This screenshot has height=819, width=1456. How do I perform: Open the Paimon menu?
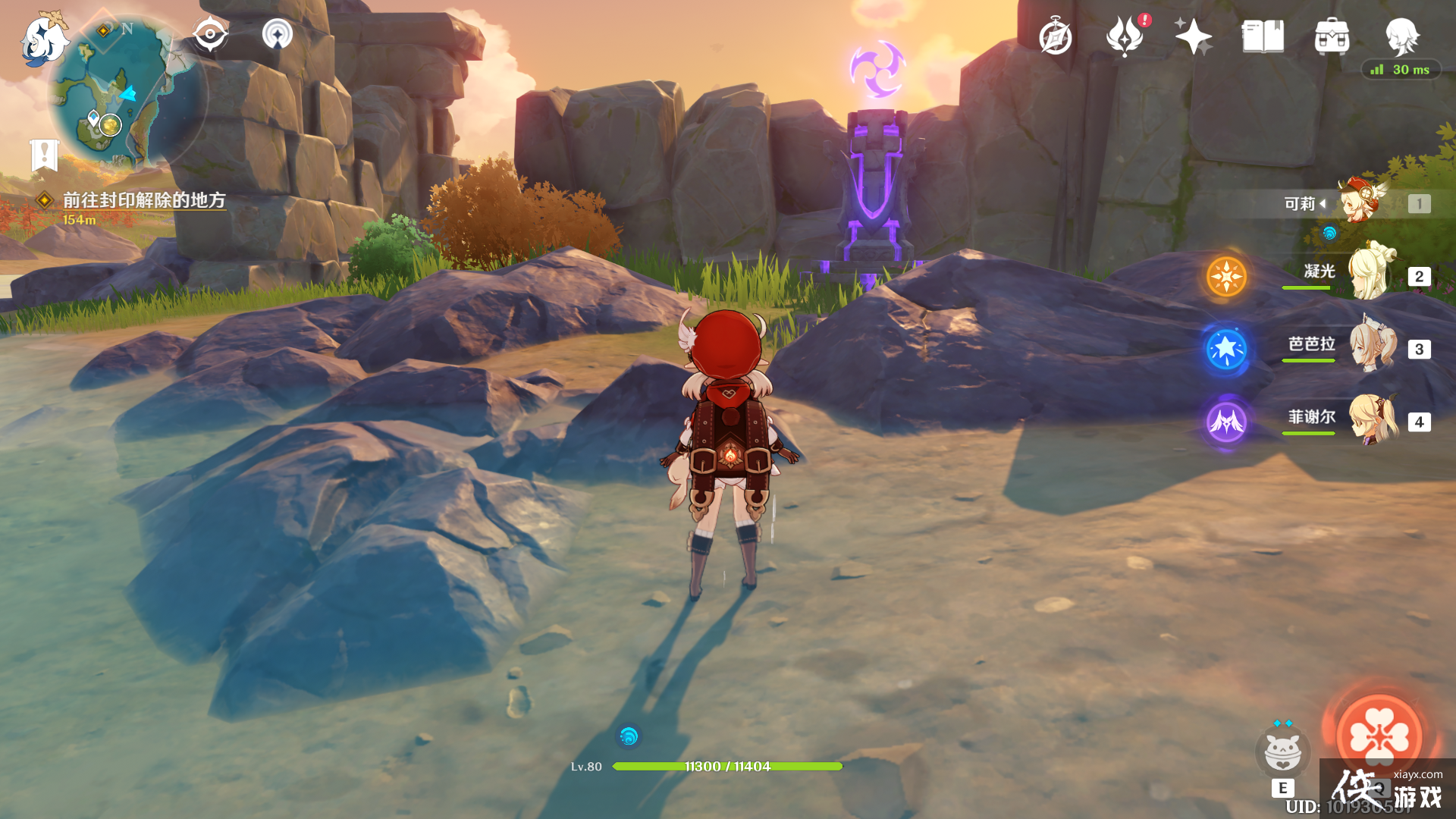click(x=43, y=39)
